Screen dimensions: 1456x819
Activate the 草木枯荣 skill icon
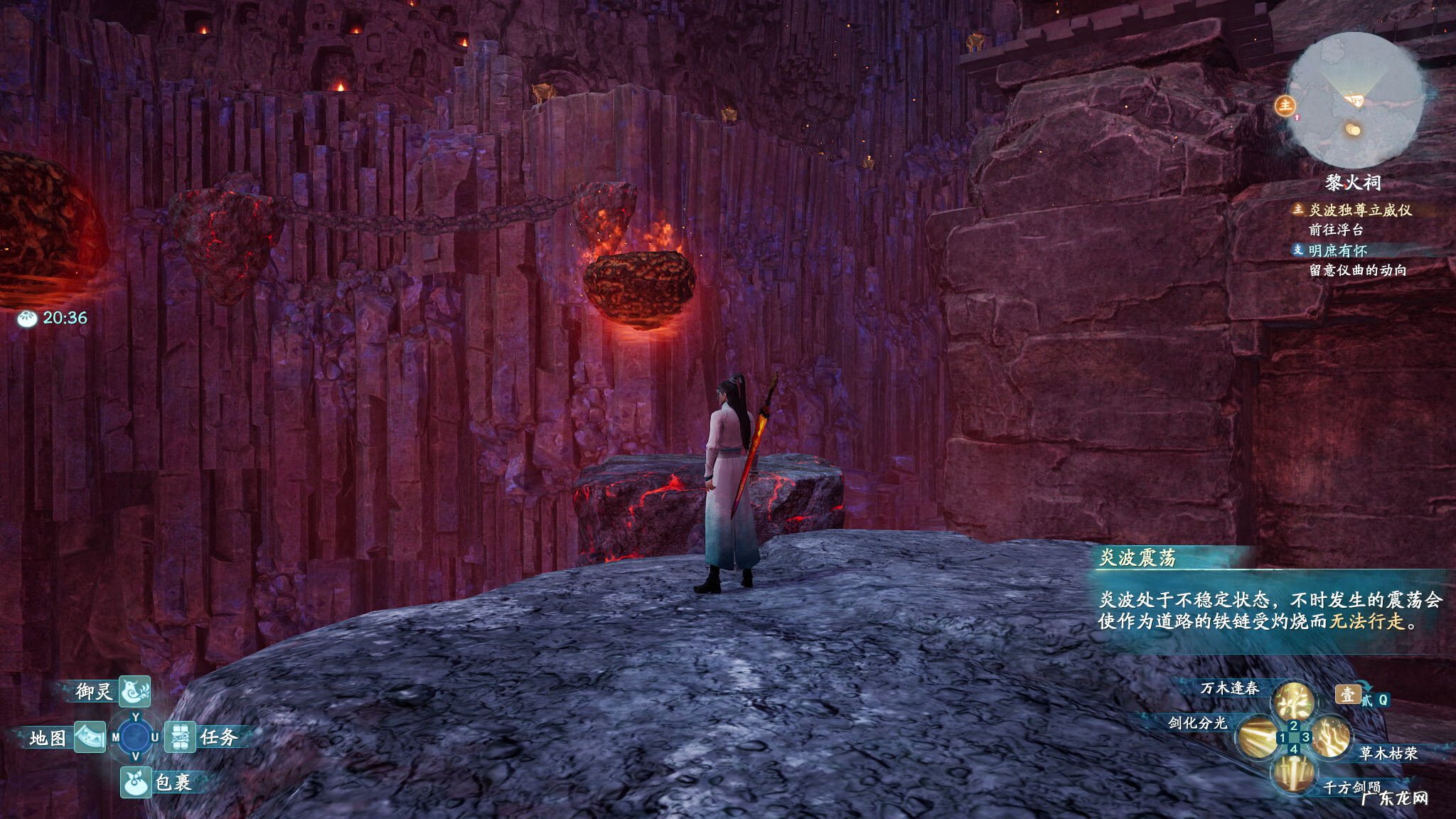[1329, 737]
